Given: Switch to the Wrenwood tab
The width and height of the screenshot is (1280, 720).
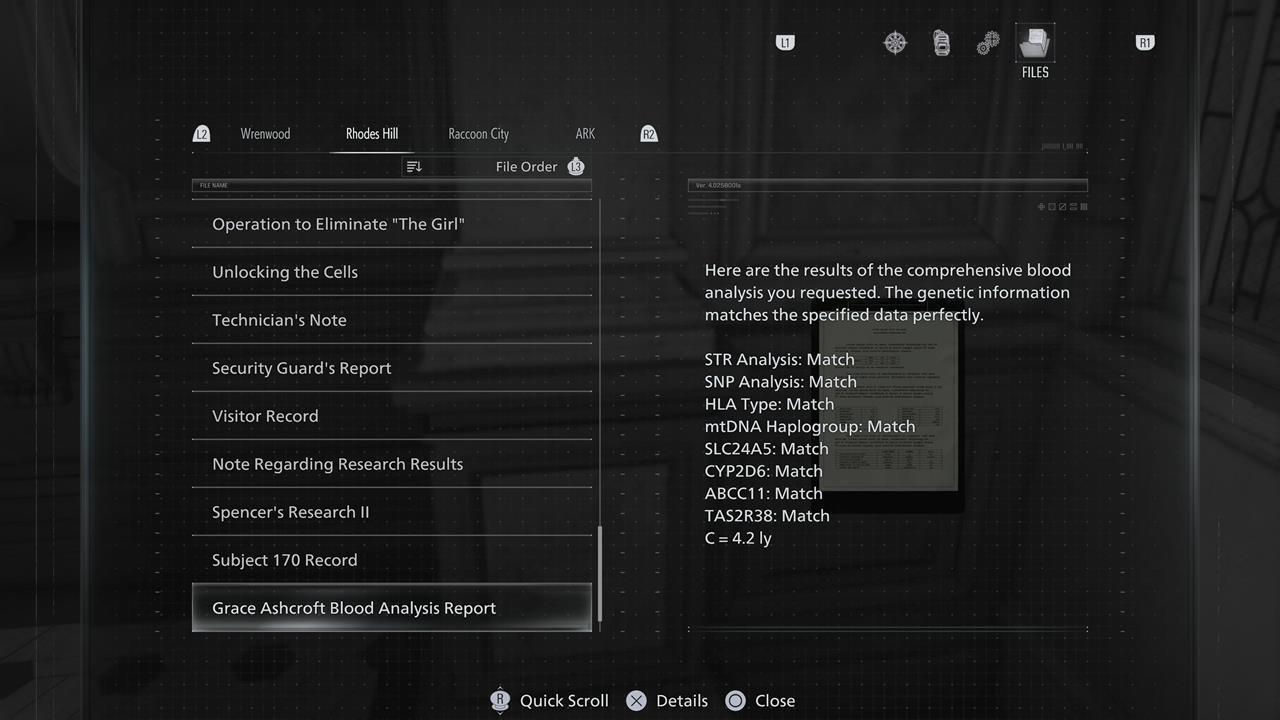Looking at the screenshot, I should tap(265, 133).
